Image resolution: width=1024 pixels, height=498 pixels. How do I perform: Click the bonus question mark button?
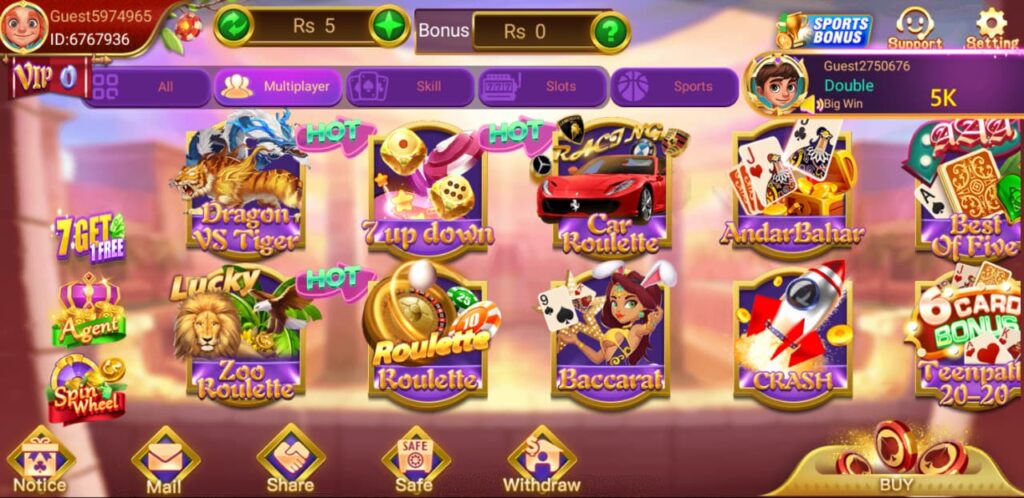pyautogui.click(x=610, y=31)
